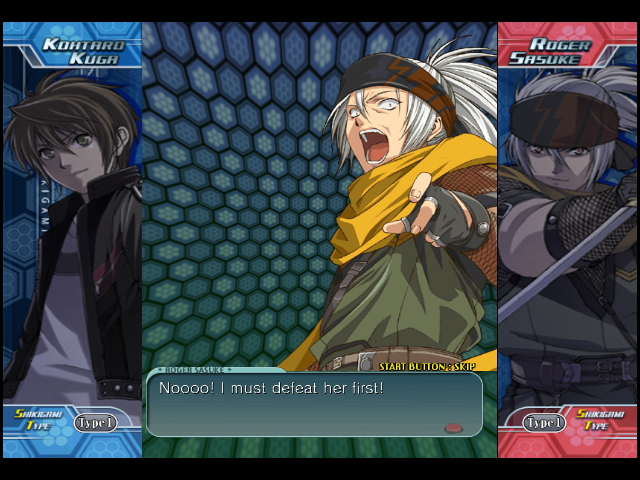
Task: Select Kohtaro Kuga's Type 1 badge
Action: [x=95, y=422]
